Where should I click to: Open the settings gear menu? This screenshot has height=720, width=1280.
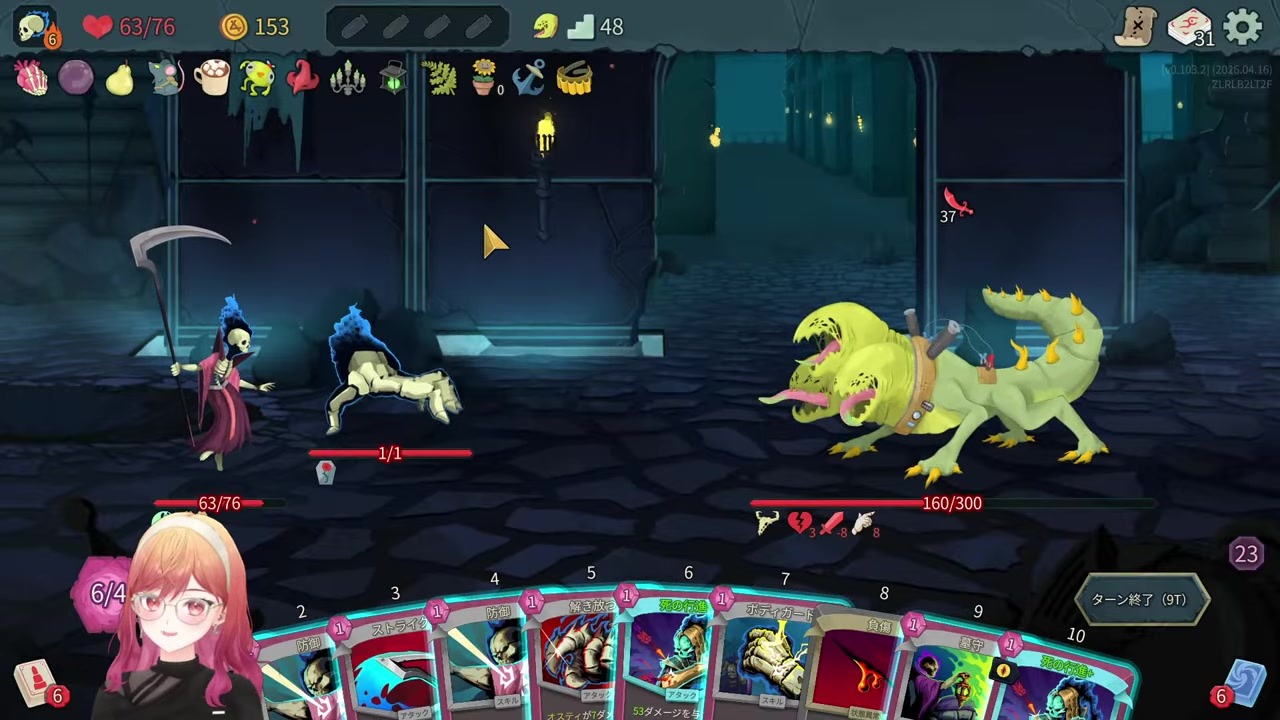1243,27
